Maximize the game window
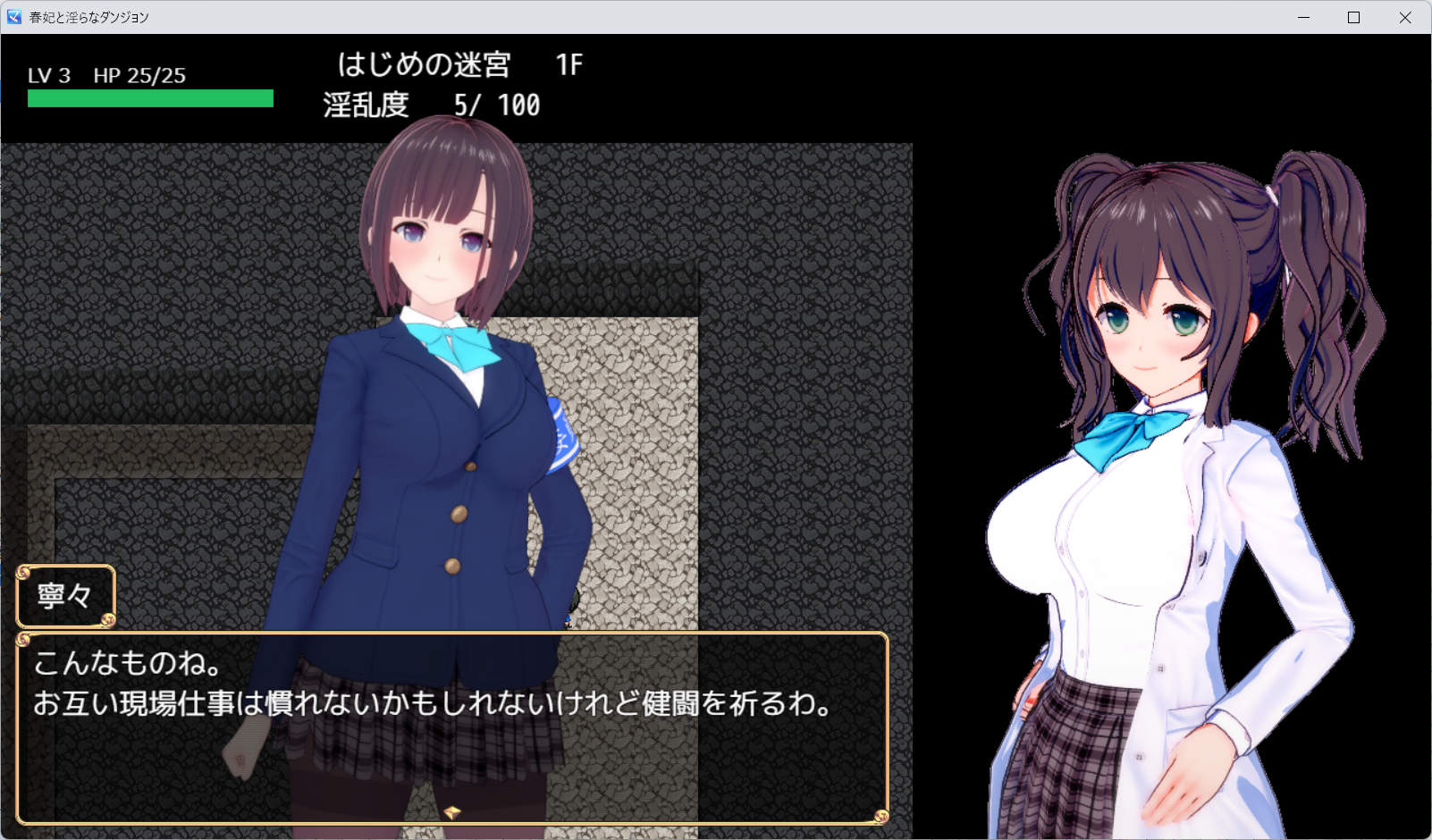 (x=1353, y=18)
